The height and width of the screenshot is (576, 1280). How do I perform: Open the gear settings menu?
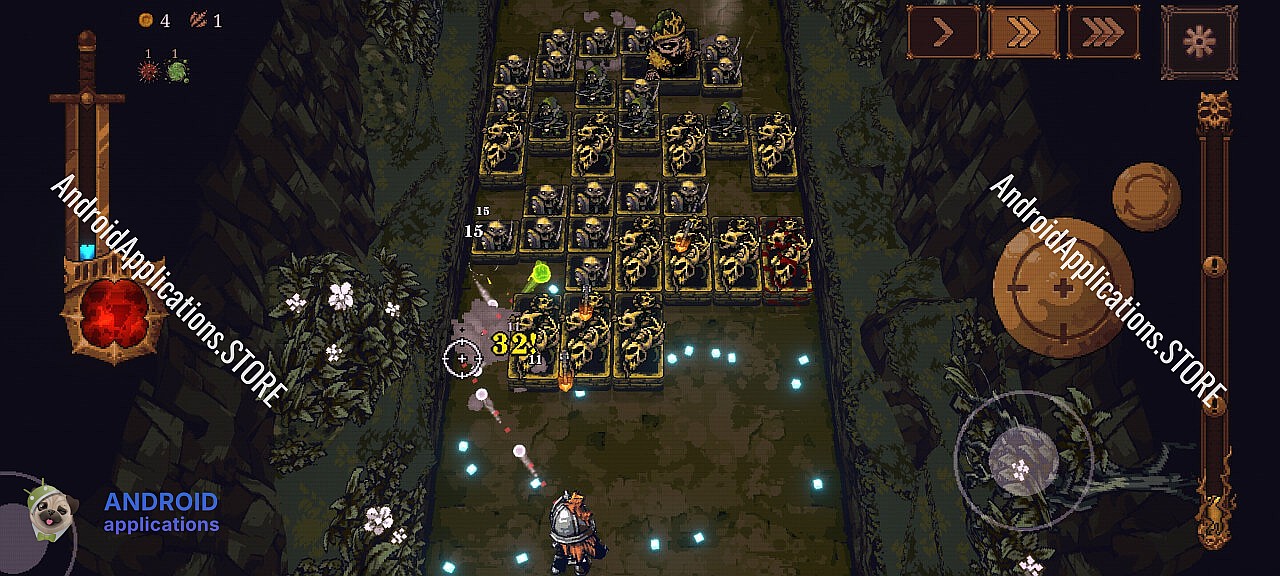pyautogui.click(x=1198, y=41)
